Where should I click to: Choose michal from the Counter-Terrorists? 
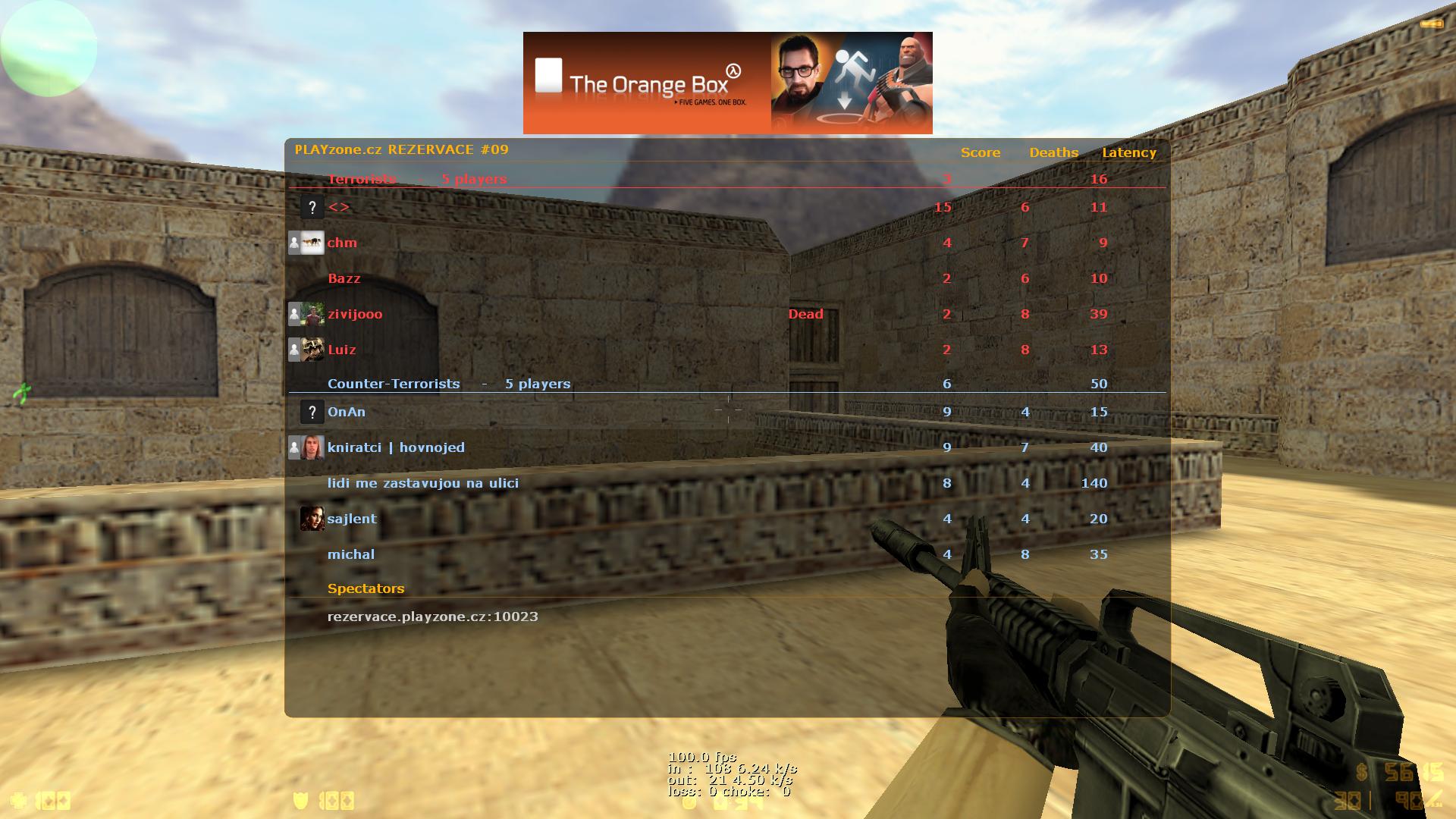point(351,554)
